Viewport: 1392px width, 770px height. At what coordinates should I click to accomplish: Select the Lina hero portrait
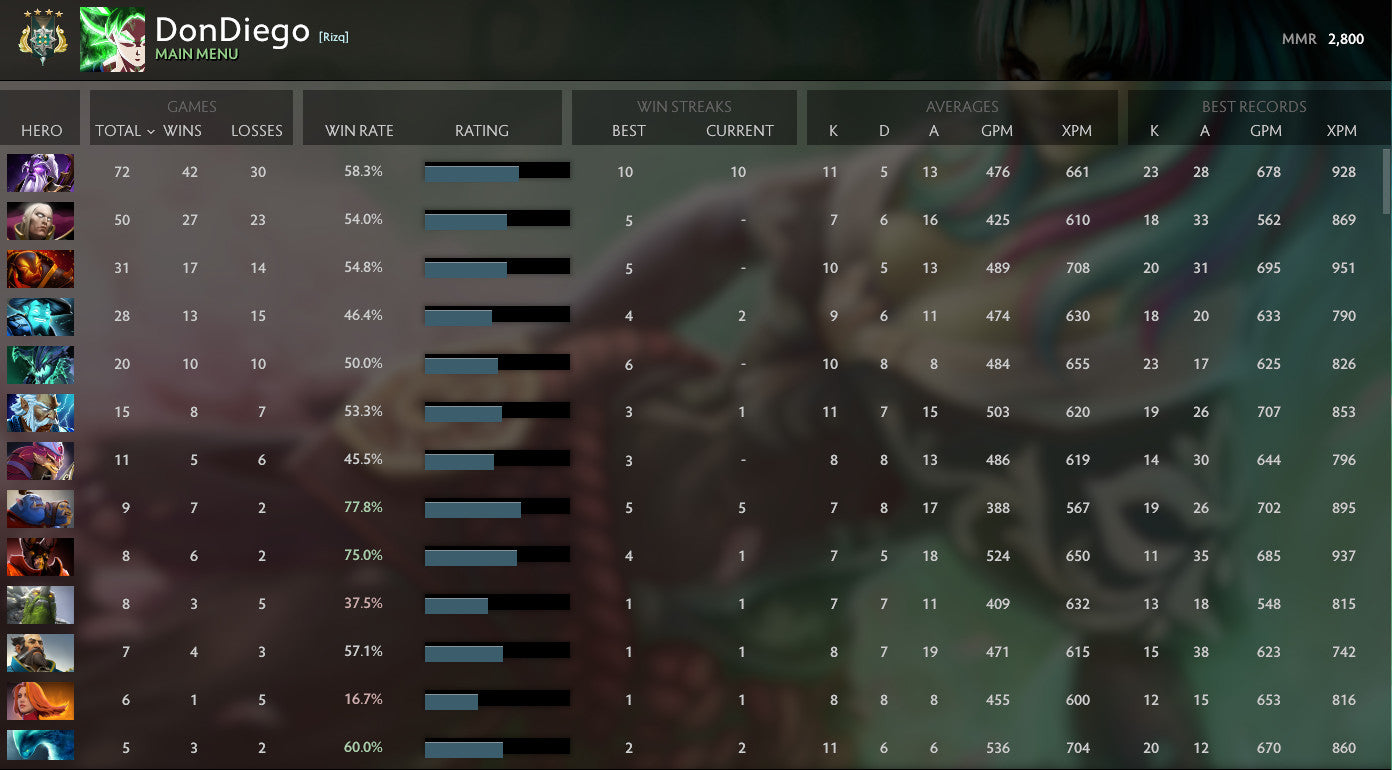click(40, 700)
